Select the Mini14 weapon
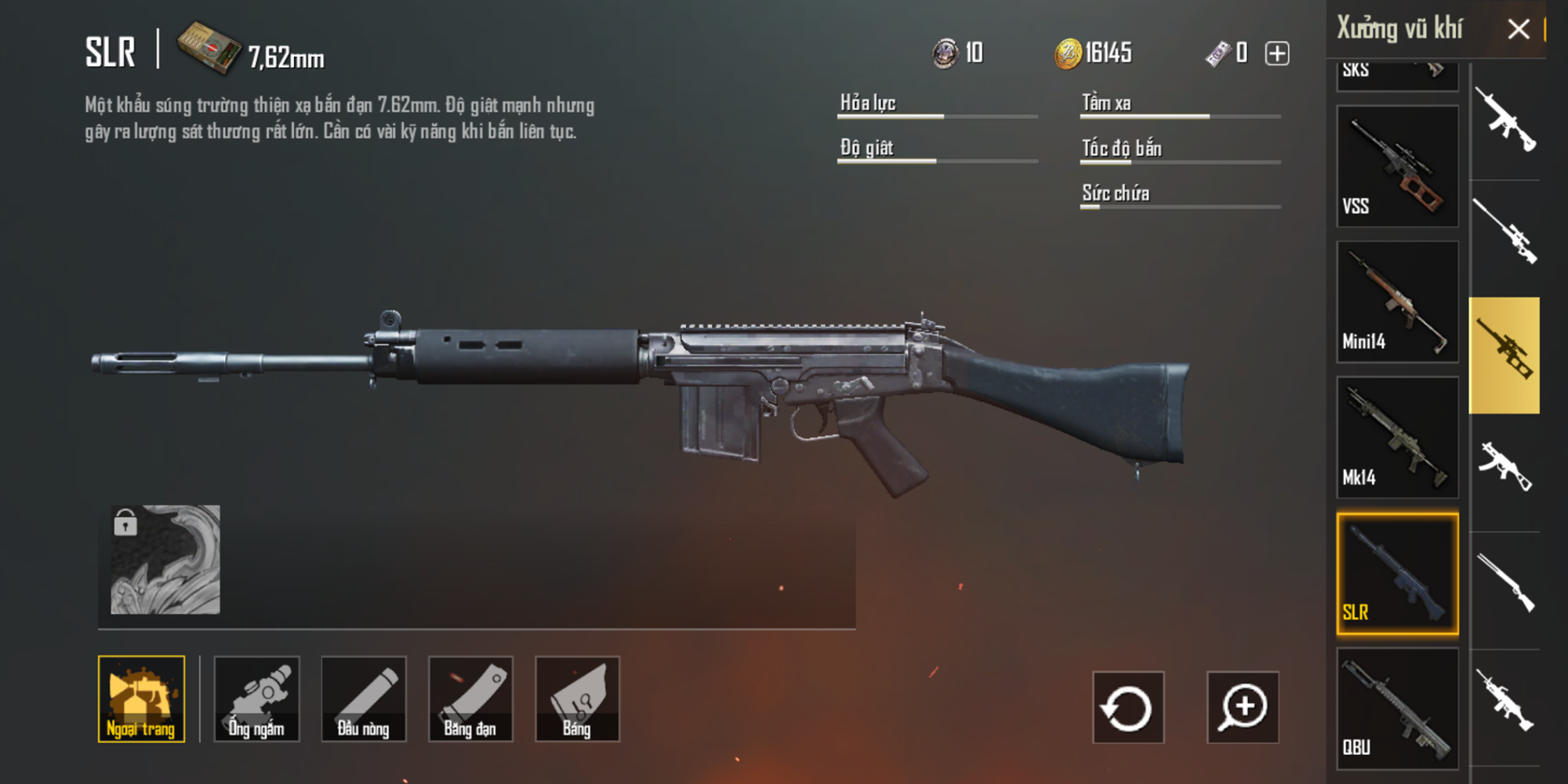This screenshot has width=1568, height=784. 1397,302
